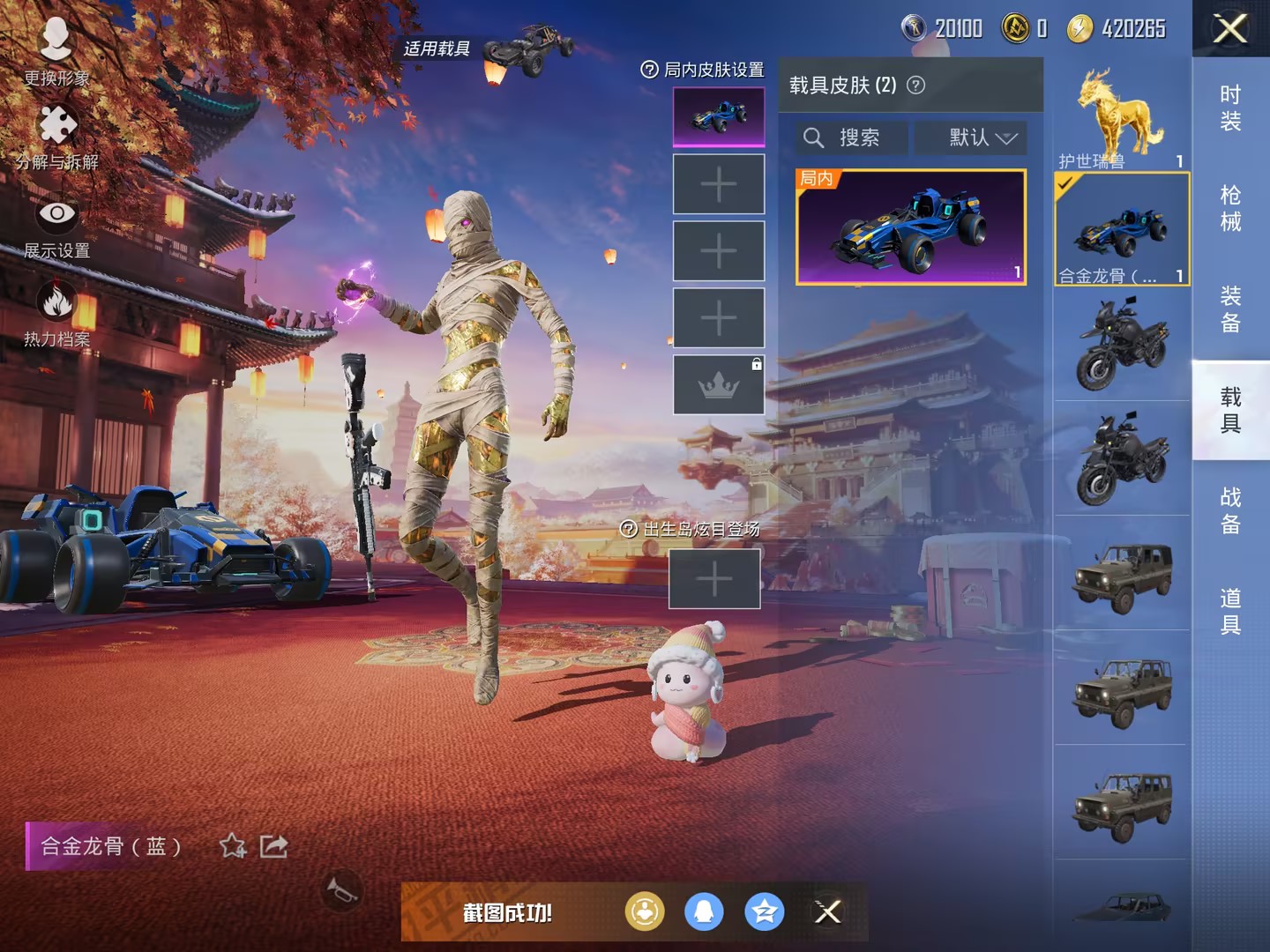This screenshot has width=1270, height=952.
Task: Share the screenshot via the QQ penguin icon
Action: (x=704, y=912)
